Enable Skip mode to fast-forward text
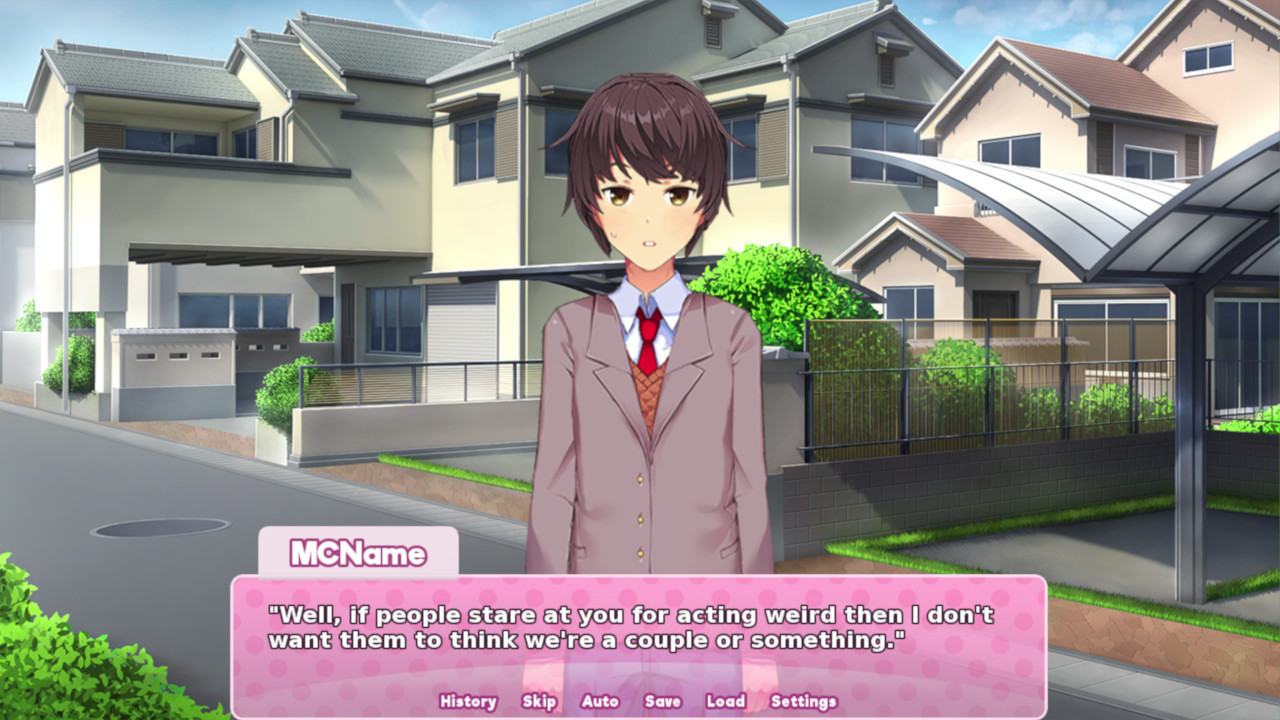 (x=538, y=702)
